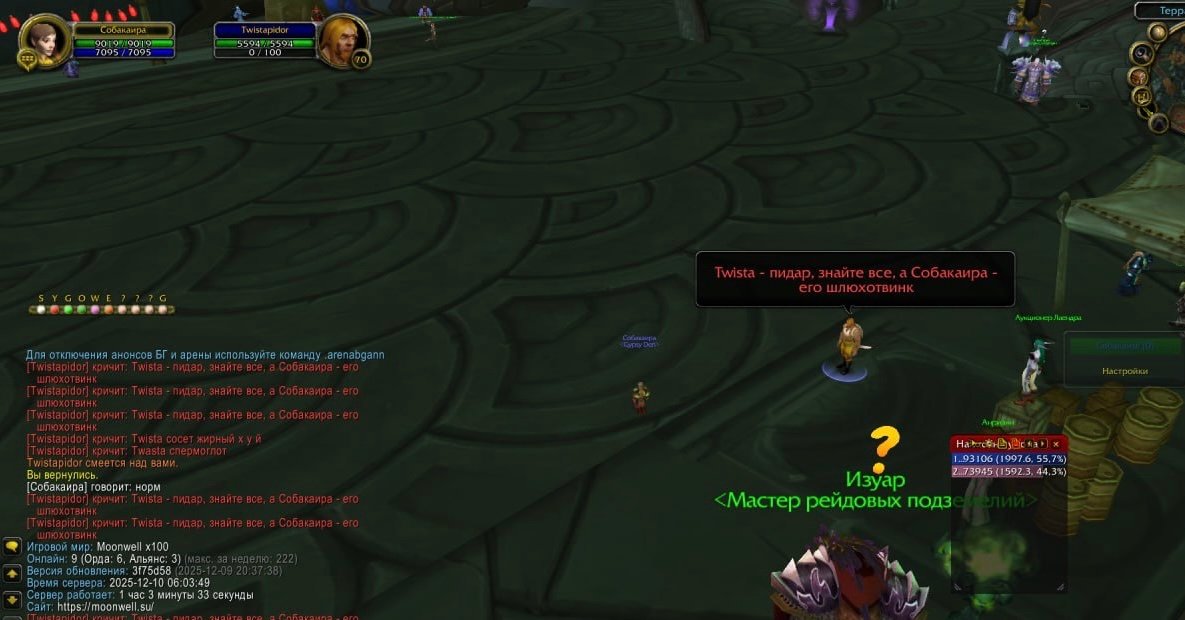Choose the S channel dot in chat bar
The width and height of the screenshot is (1185, 620).
click(x=41, y=310)
